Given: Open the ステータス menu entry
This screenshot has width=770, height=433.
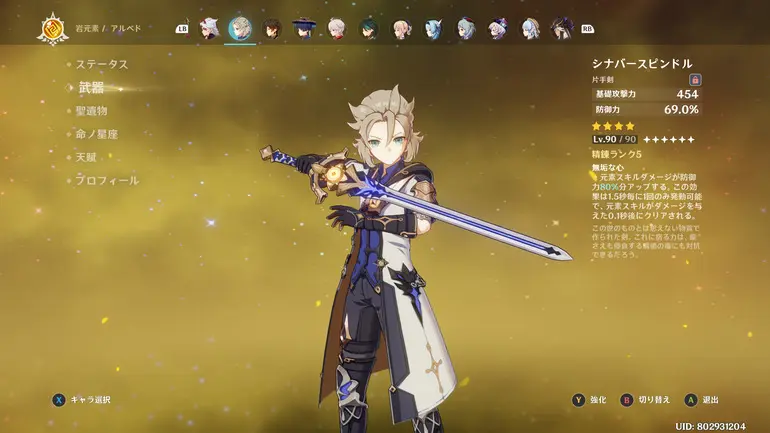Looking at the screenshot, I should pyautogui.click(x=102, y=64).
